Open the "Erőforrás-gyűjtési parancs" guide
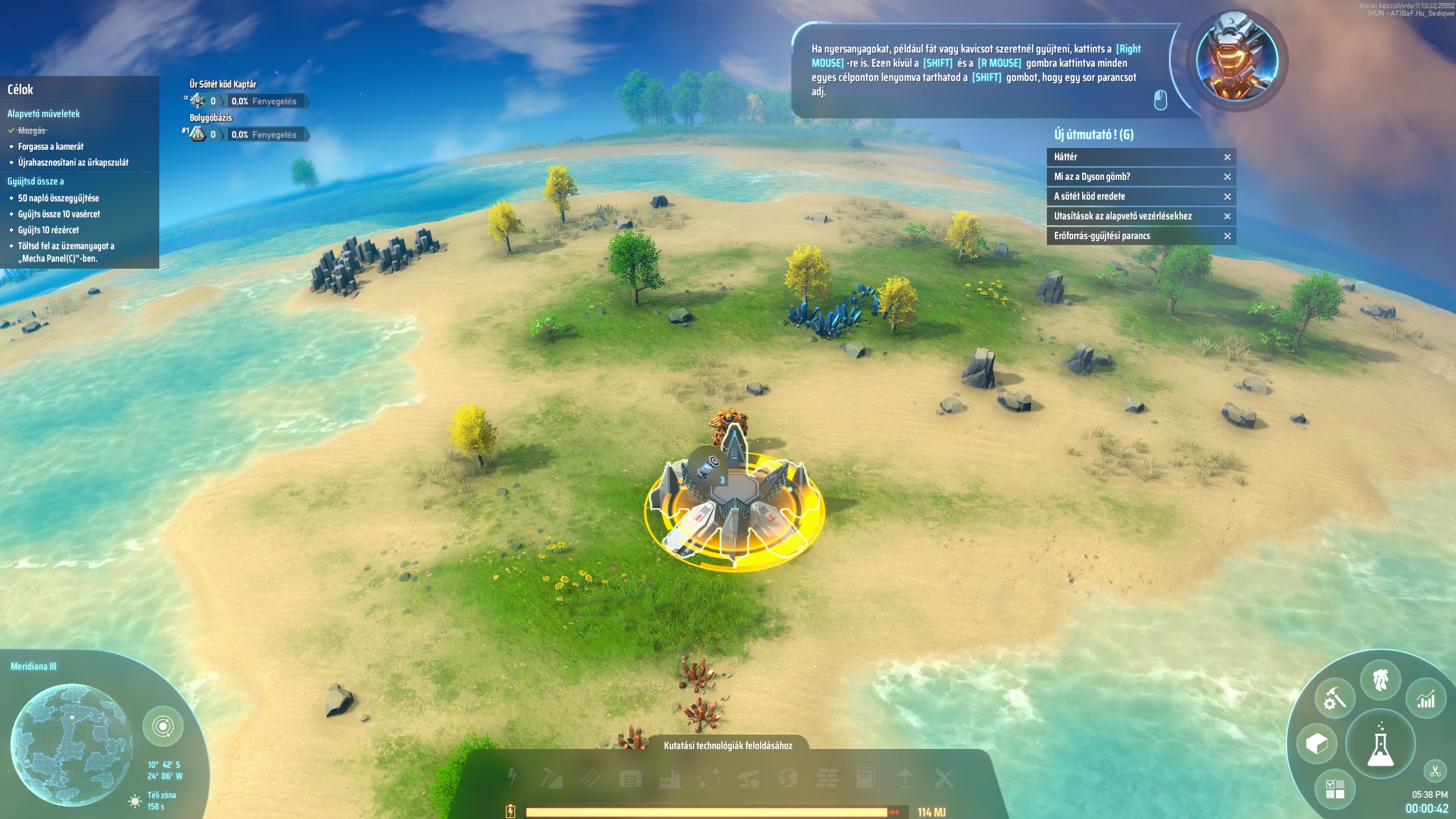Screen dimensions: 1456x819 click(x=1132, y=236)
